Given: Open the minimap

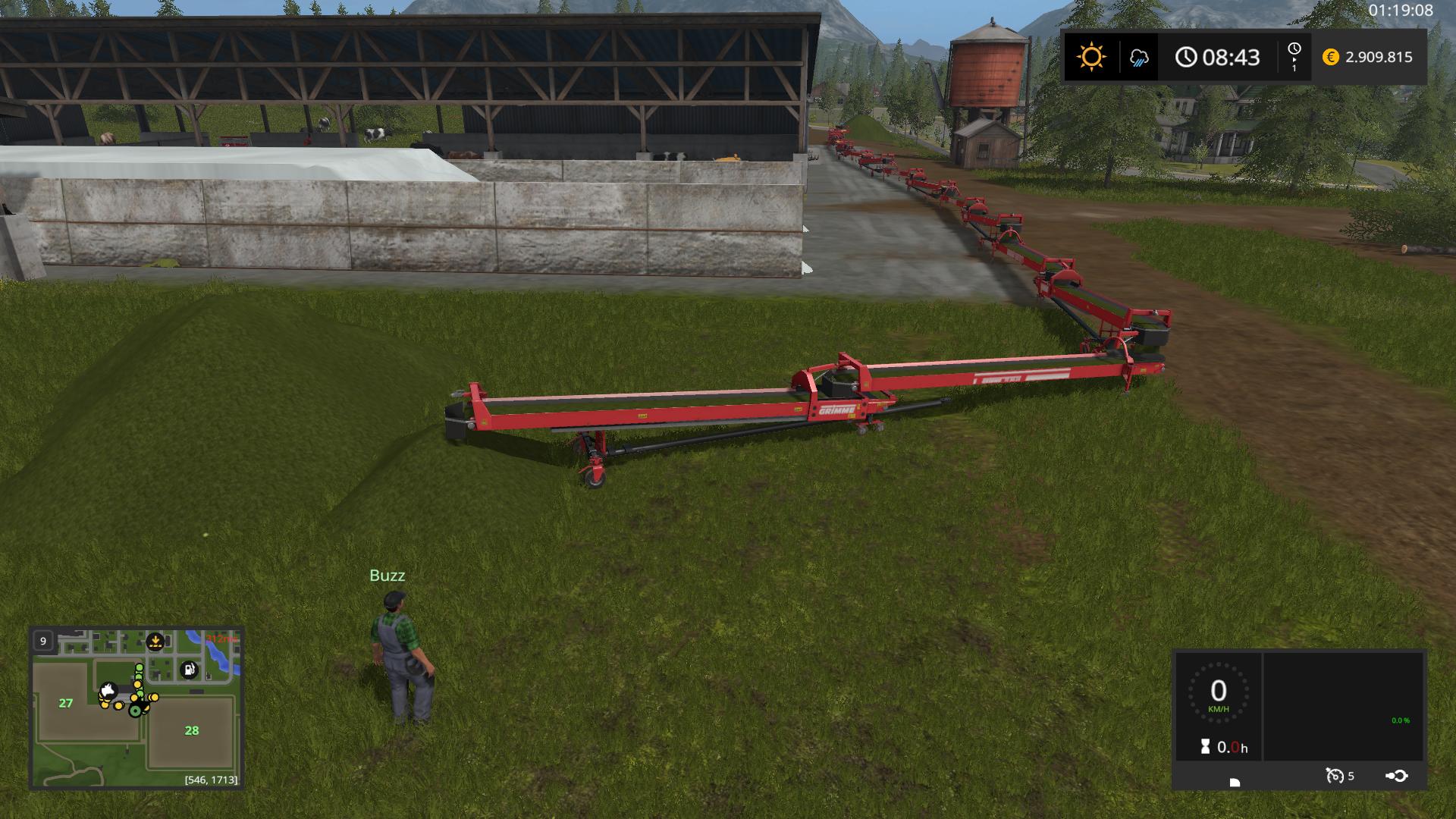Looking at the screenshot, I should 136,708.
